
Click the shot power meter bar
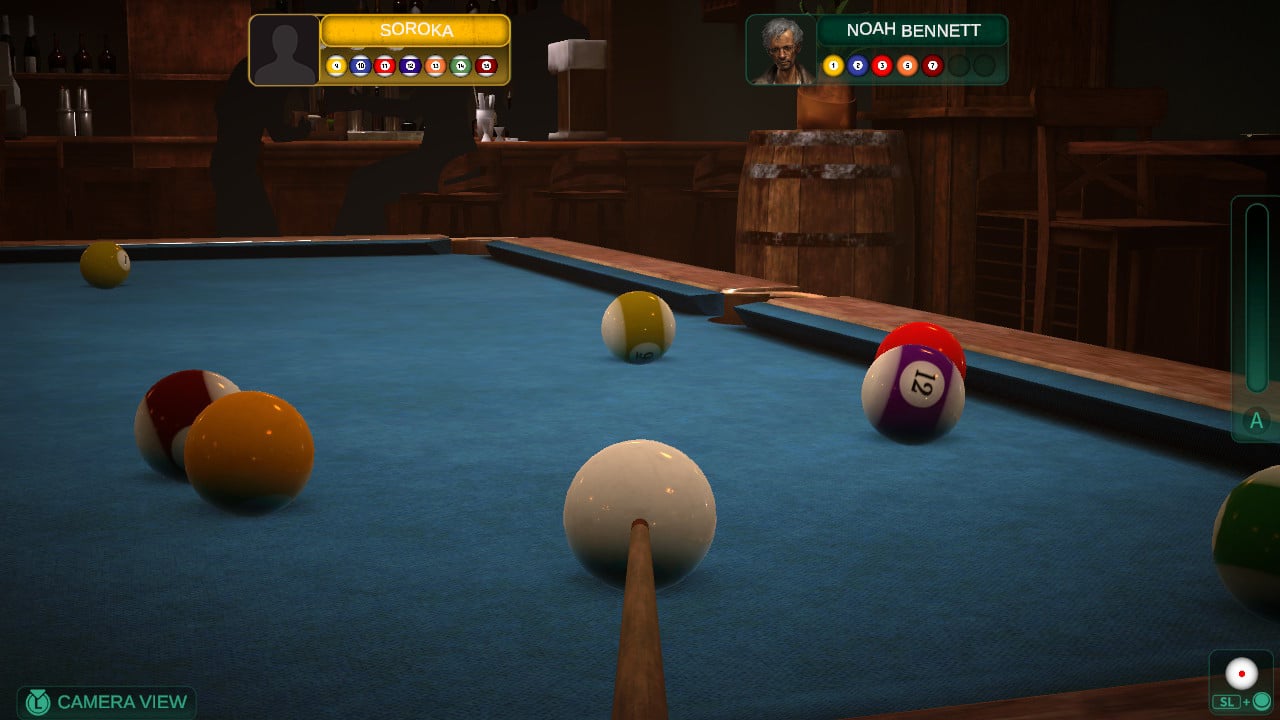tap(1256, 300)
